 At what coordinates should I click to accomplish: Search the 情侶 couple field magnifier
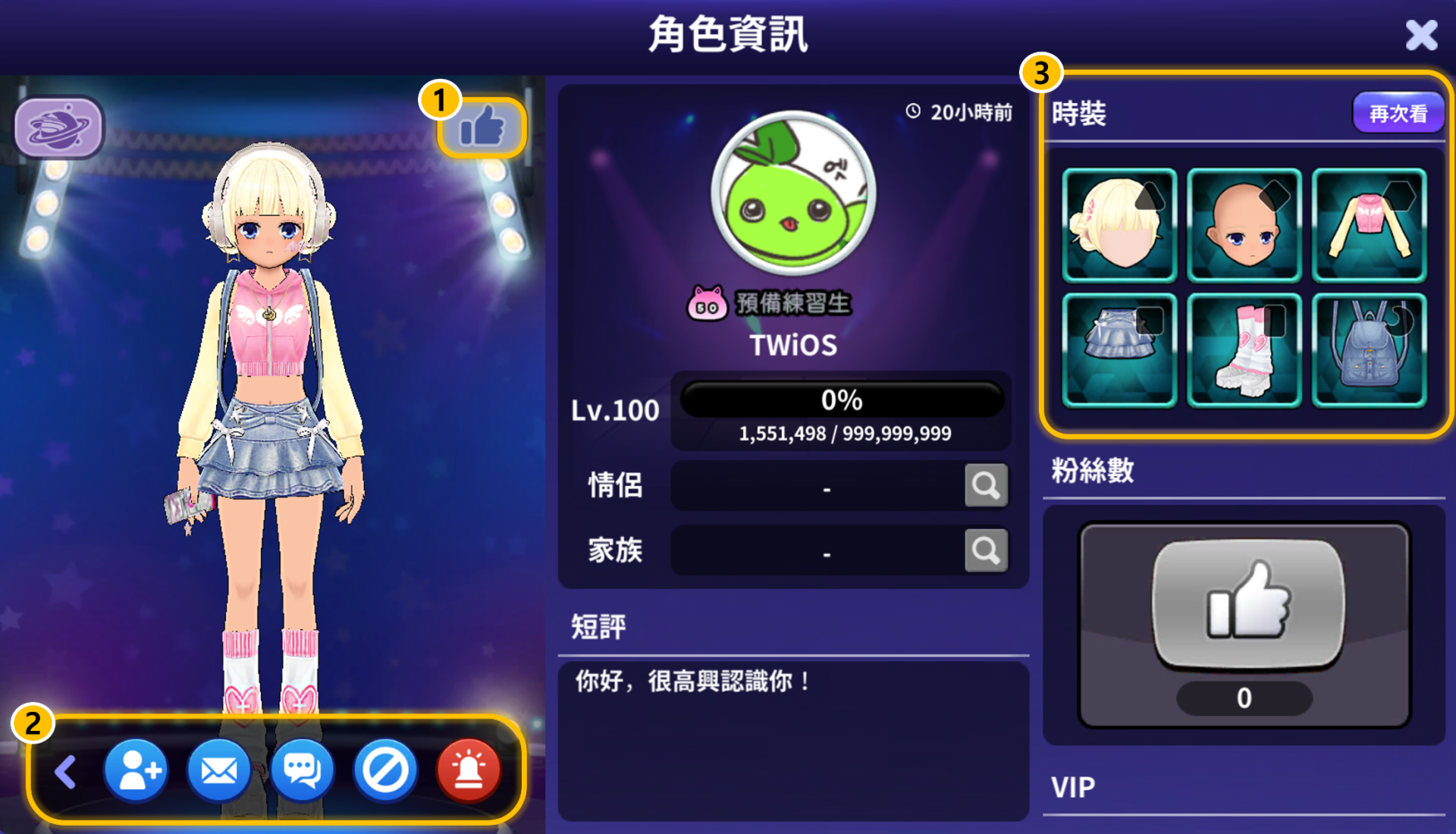[x=986, y=485]
